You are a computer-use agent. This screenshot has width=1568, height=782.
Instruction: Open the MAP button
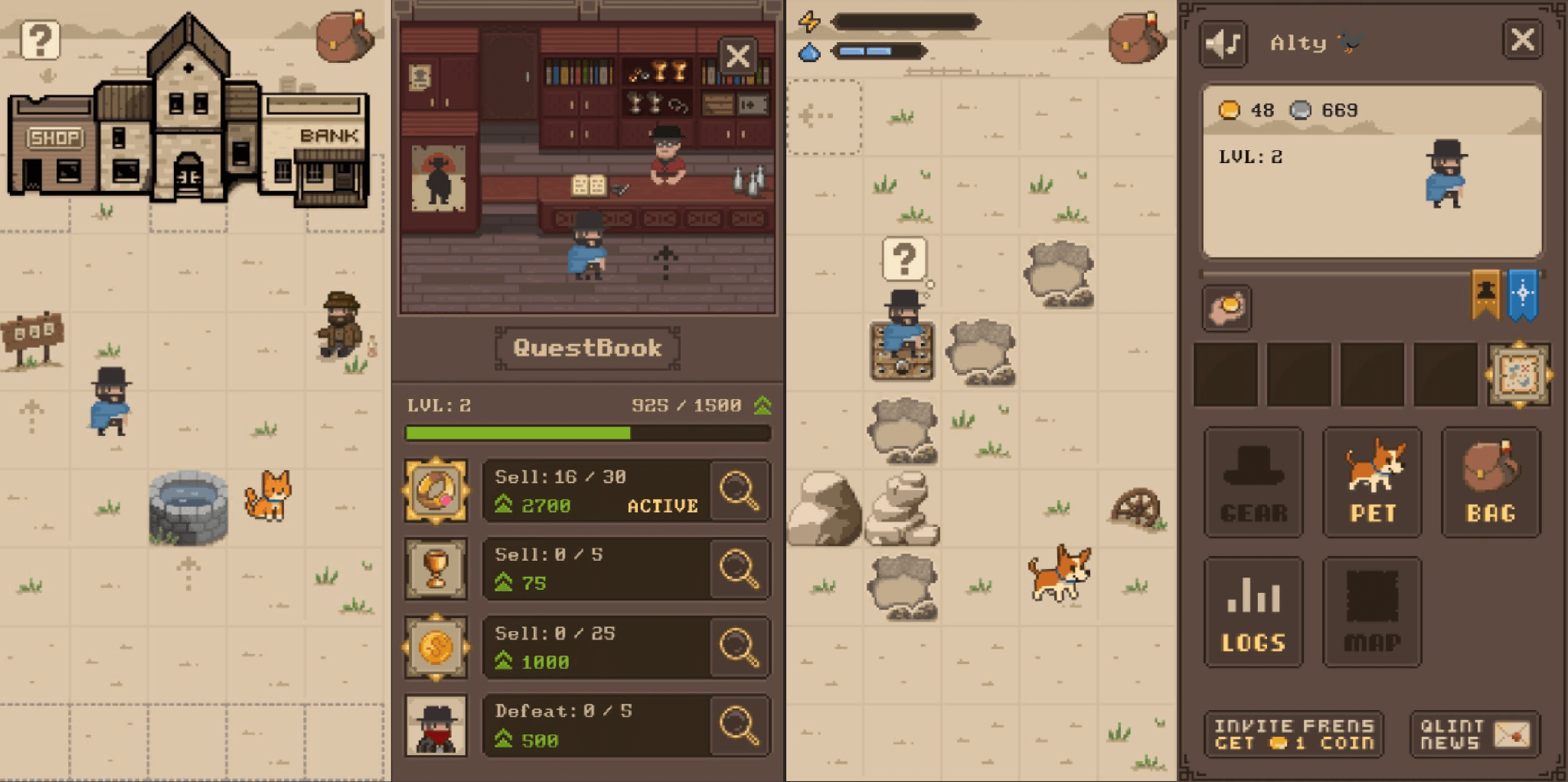pyautogui.click(x=1372, y=613)
